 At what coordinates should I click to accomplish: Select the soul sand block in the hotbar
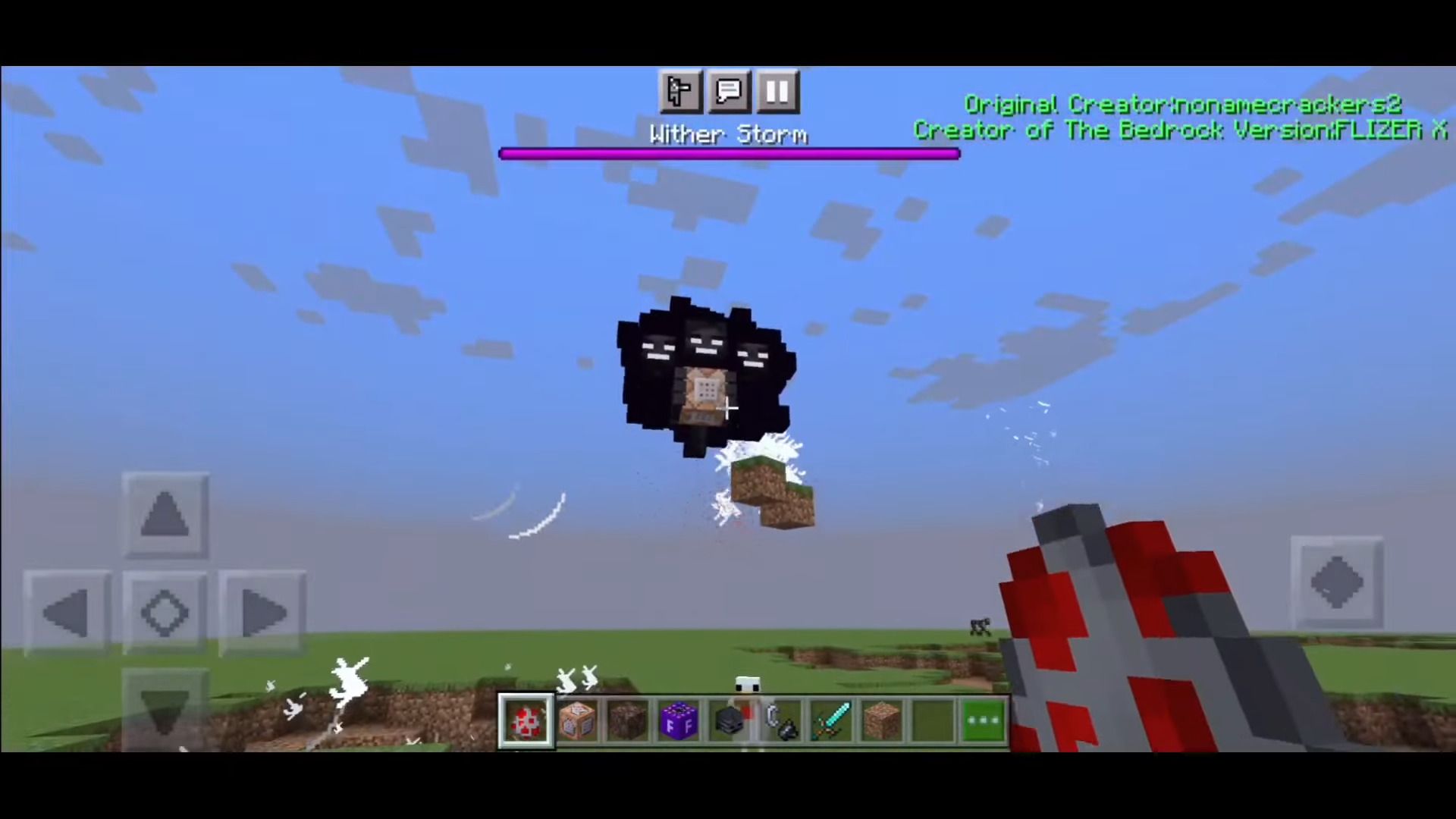(x=882, y=720)
